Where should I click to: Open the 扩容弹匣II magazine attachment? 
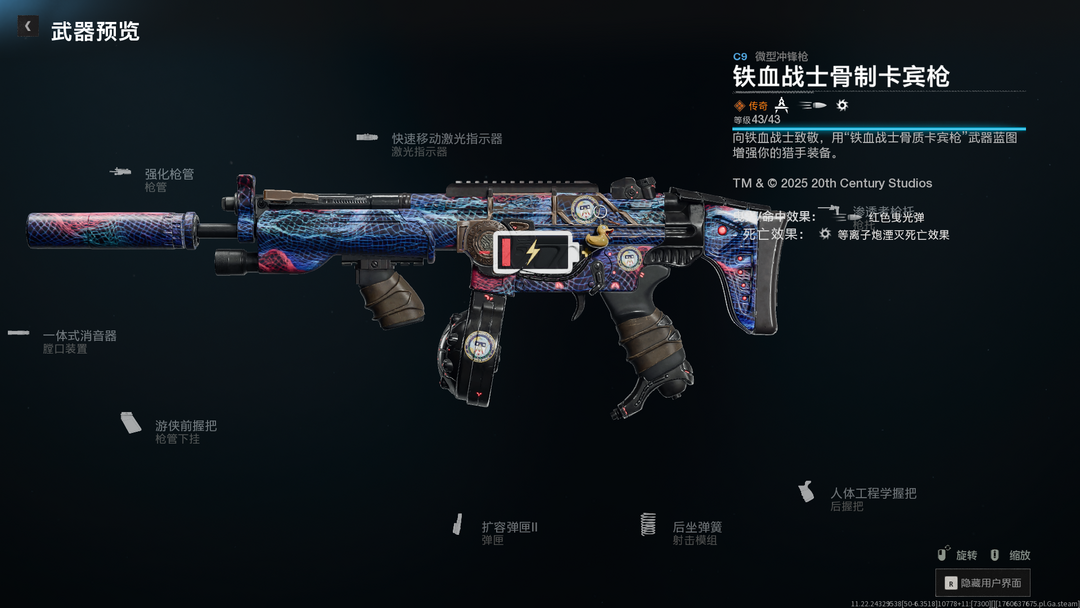pos(509,527)
